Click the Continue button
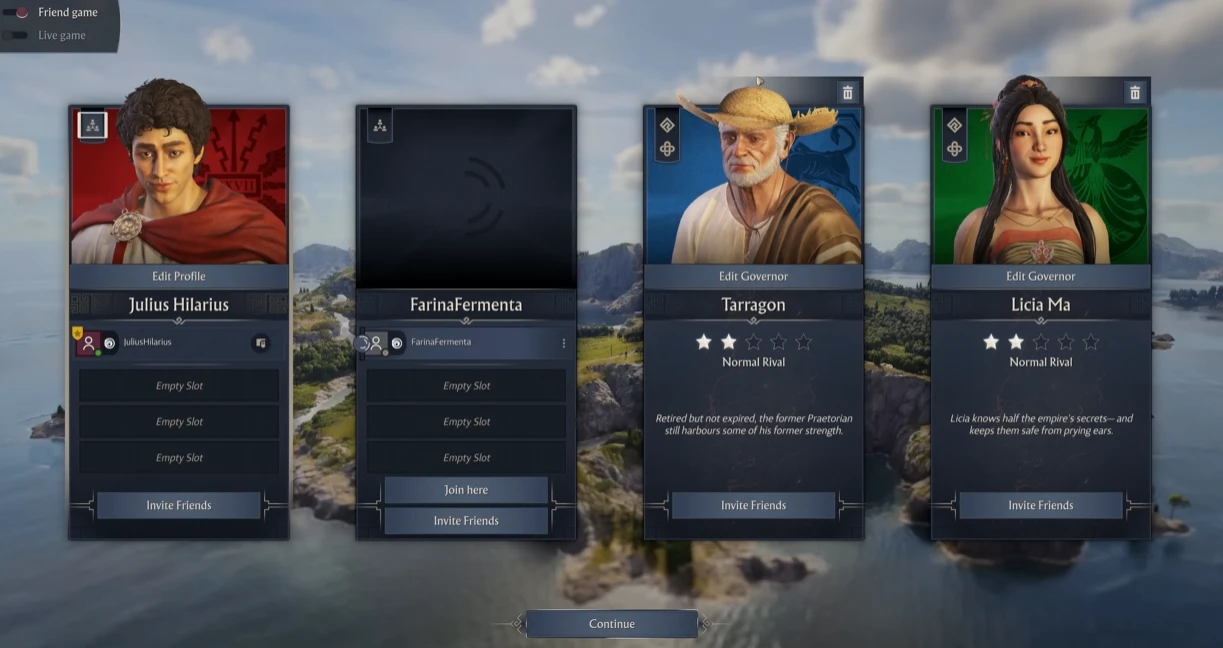This screenshot has width=1223, height=648. [x=611, y=624]
